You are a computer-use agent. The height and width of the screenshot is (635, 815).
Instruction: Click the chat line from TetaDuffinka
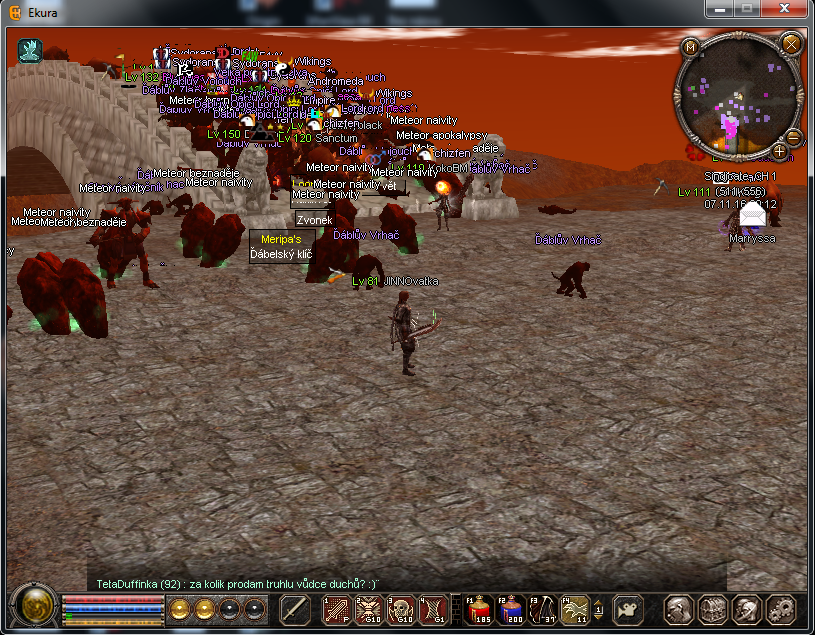[238, 583]
